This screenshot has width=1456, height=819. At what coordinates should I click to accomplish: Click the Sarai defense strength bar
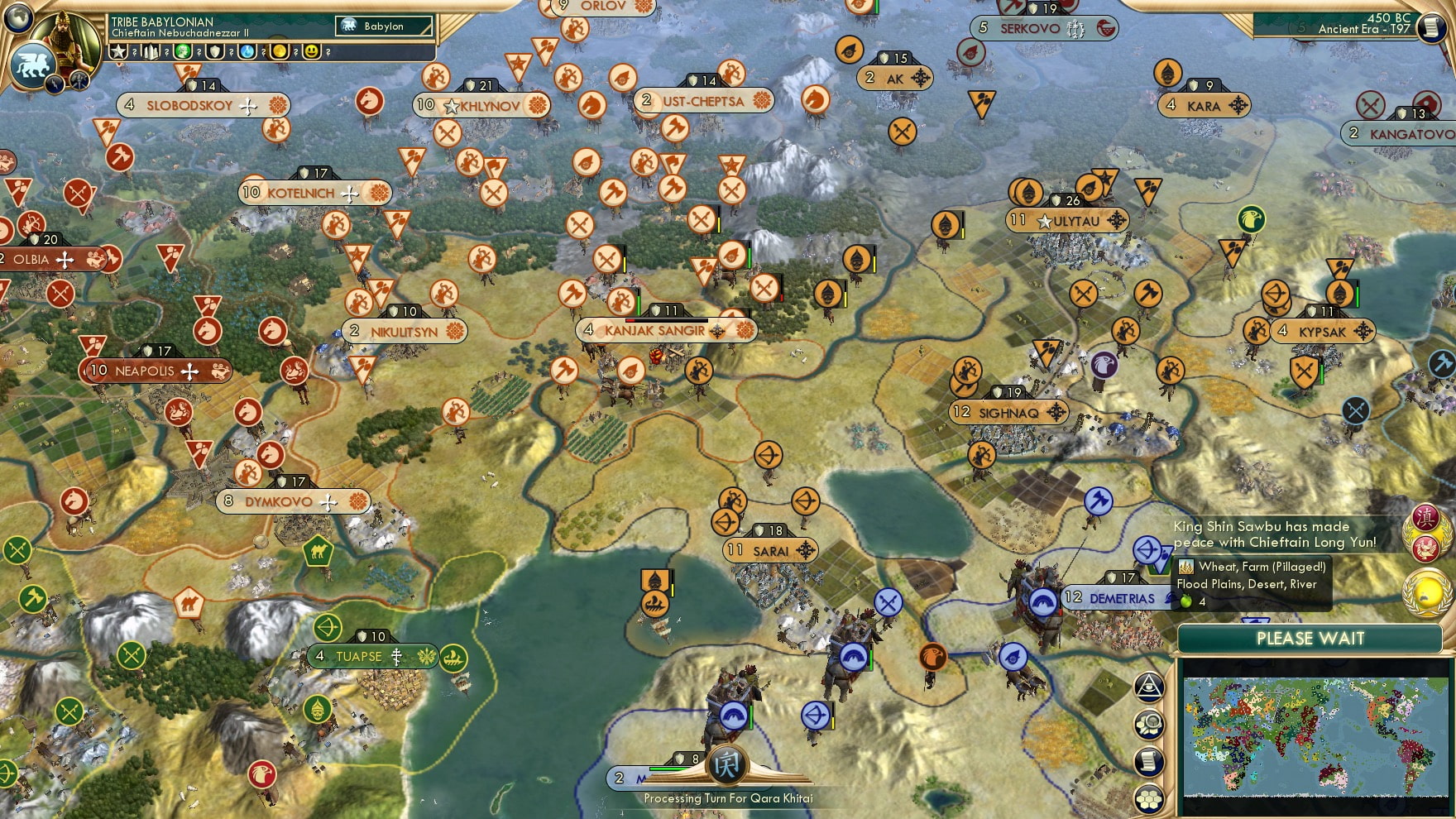coord(770,529)
